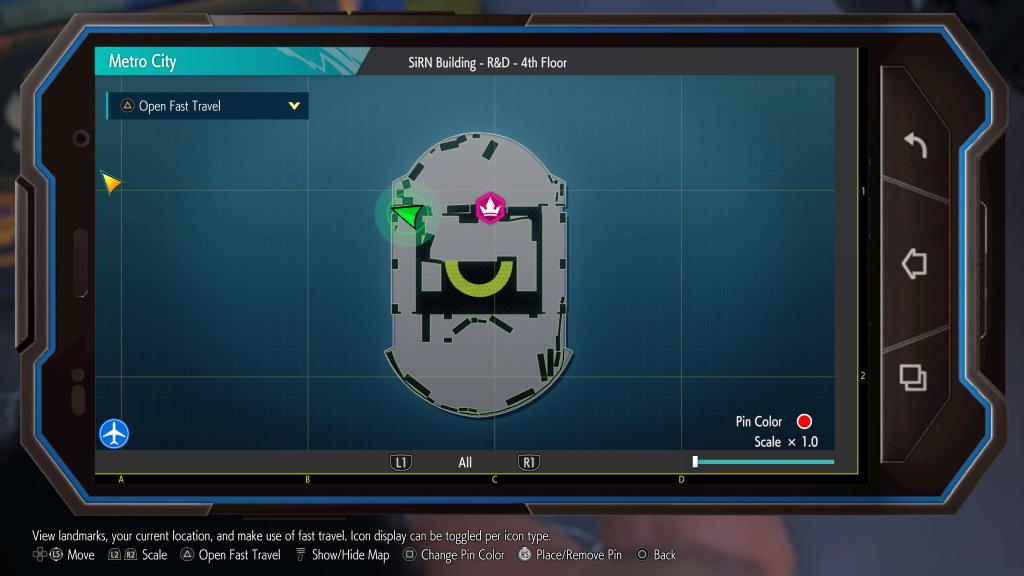Click the Metro City map title tab
This screenshot has height=576, width=1024.
143,61
